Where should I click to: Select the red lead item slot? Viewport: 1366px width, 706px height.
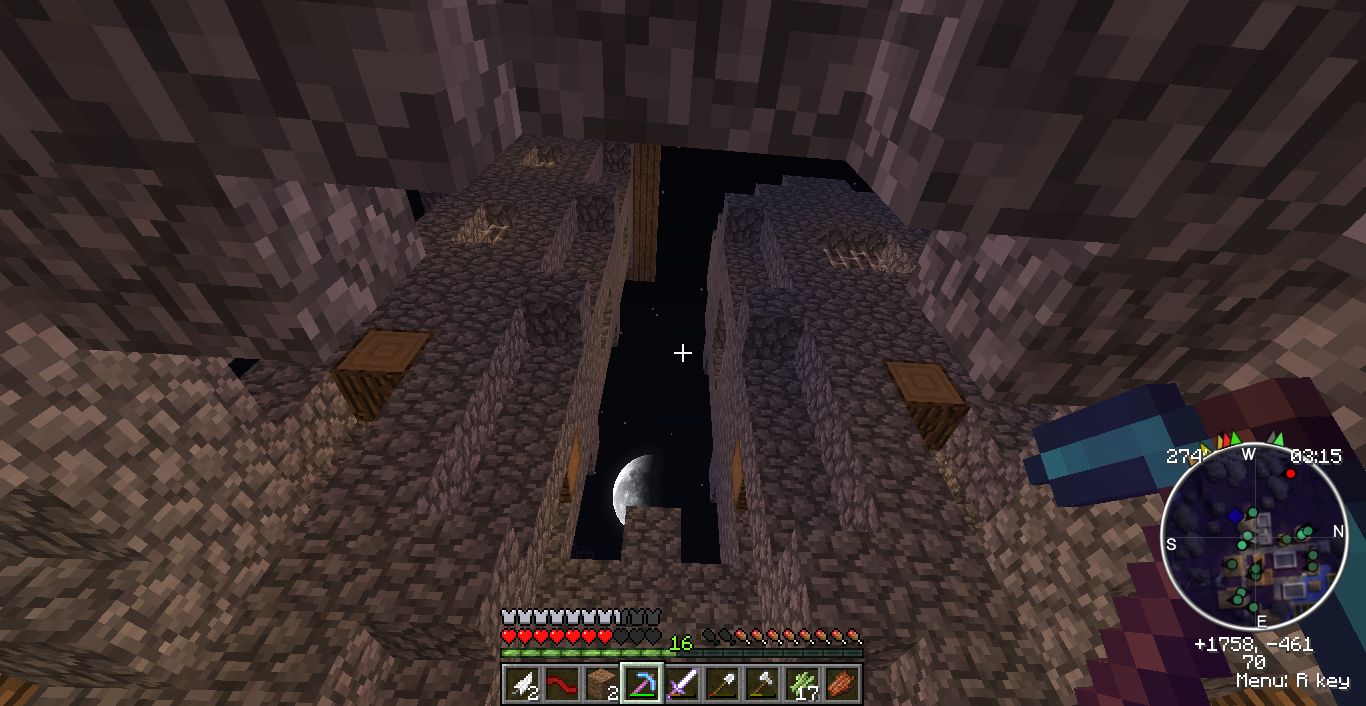561,684
